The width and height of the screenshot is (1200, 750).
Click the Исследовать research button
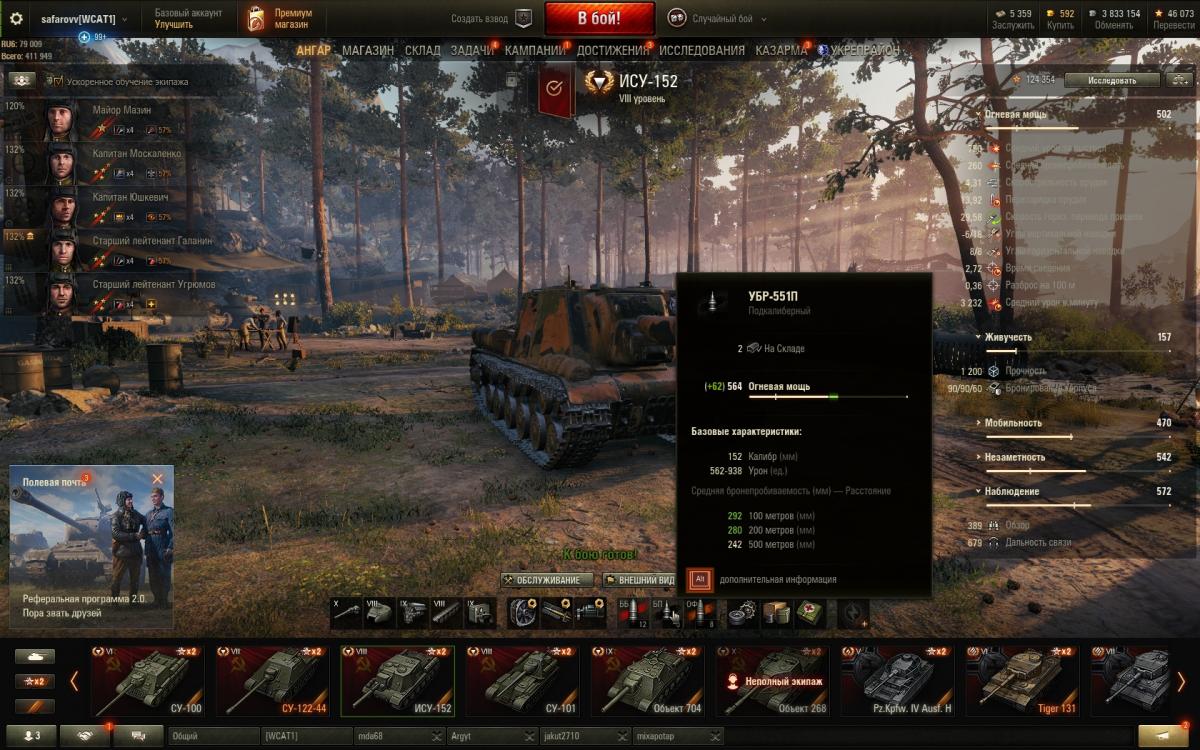coord(1112,80)
